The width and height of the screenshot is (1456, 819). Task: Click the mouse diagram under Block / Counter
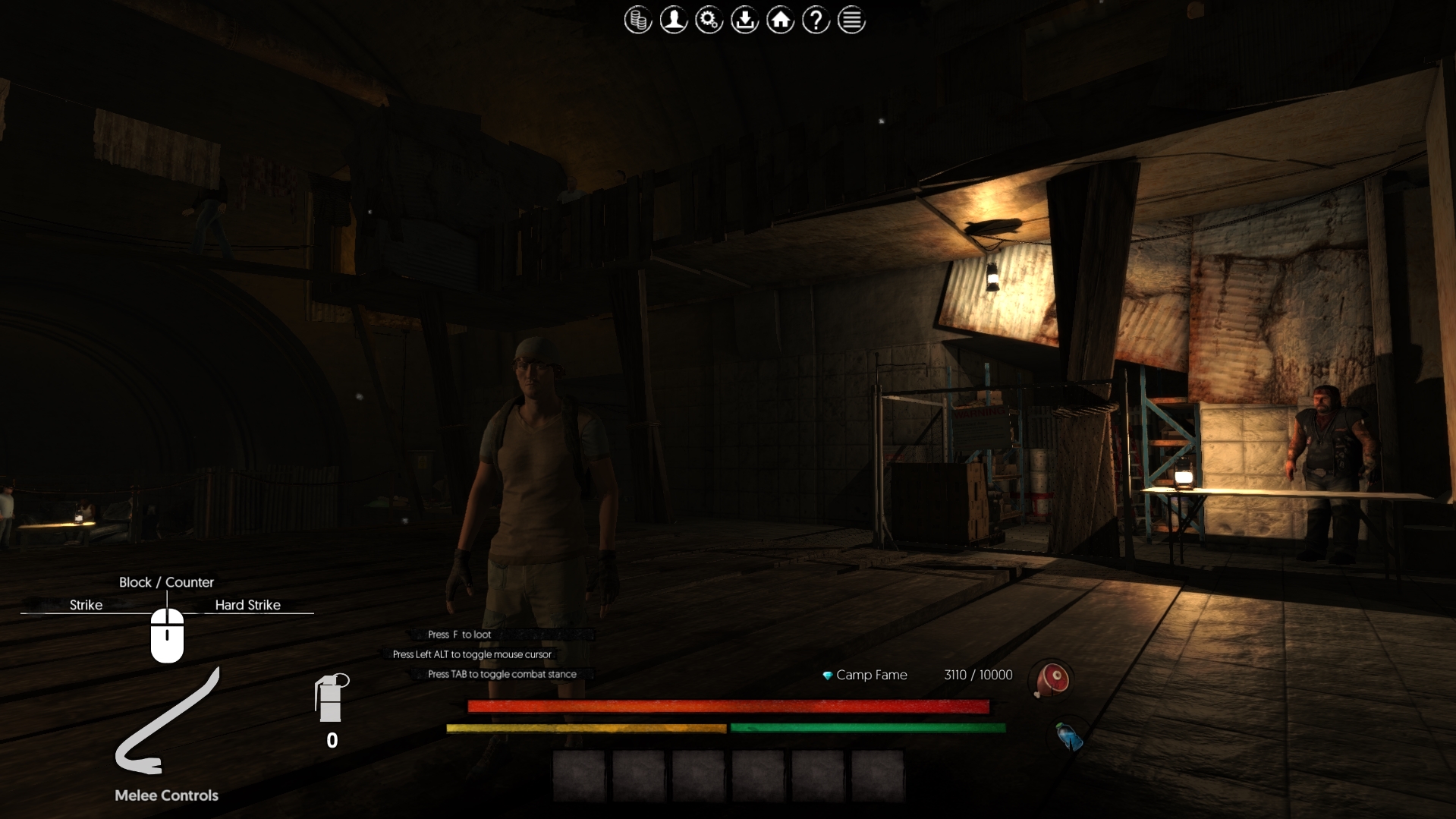tap(167, 636)
